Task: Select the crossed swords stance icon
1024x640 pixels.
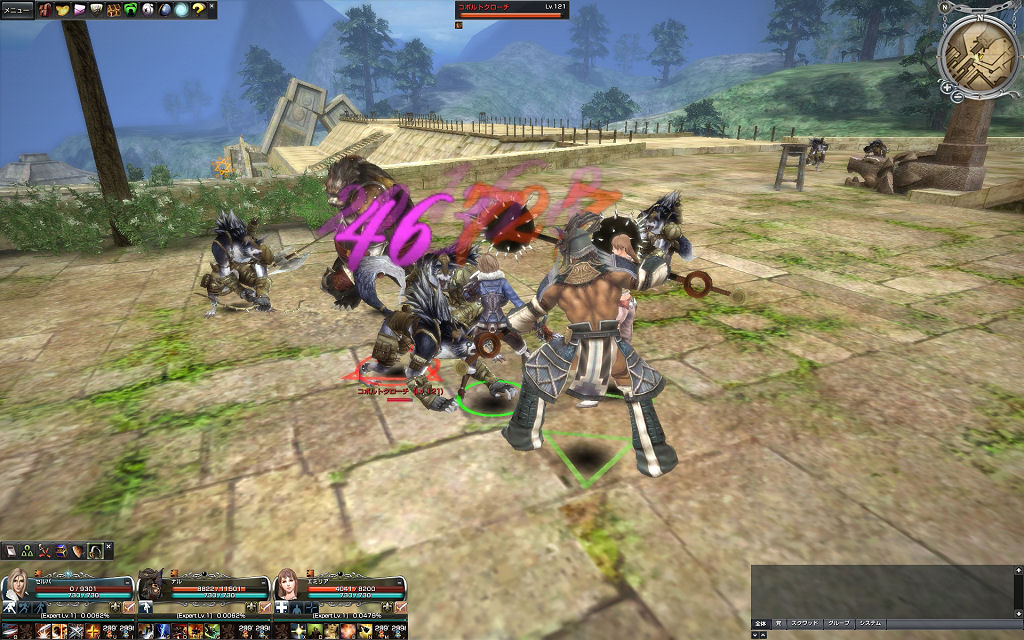Action: point(43,551)
